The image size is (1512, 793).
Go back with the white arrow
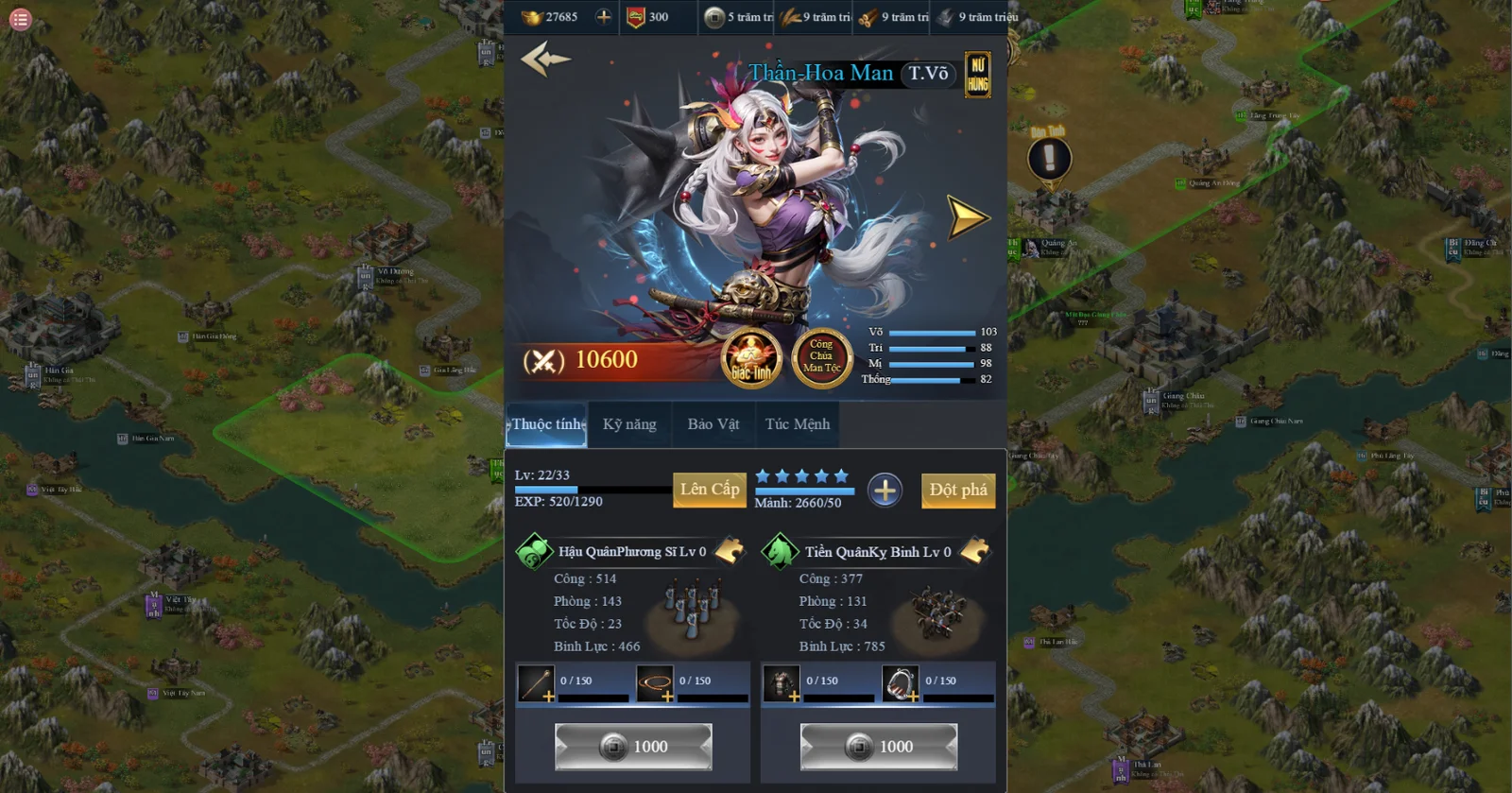pyautogui.click(x=545, y=59)
